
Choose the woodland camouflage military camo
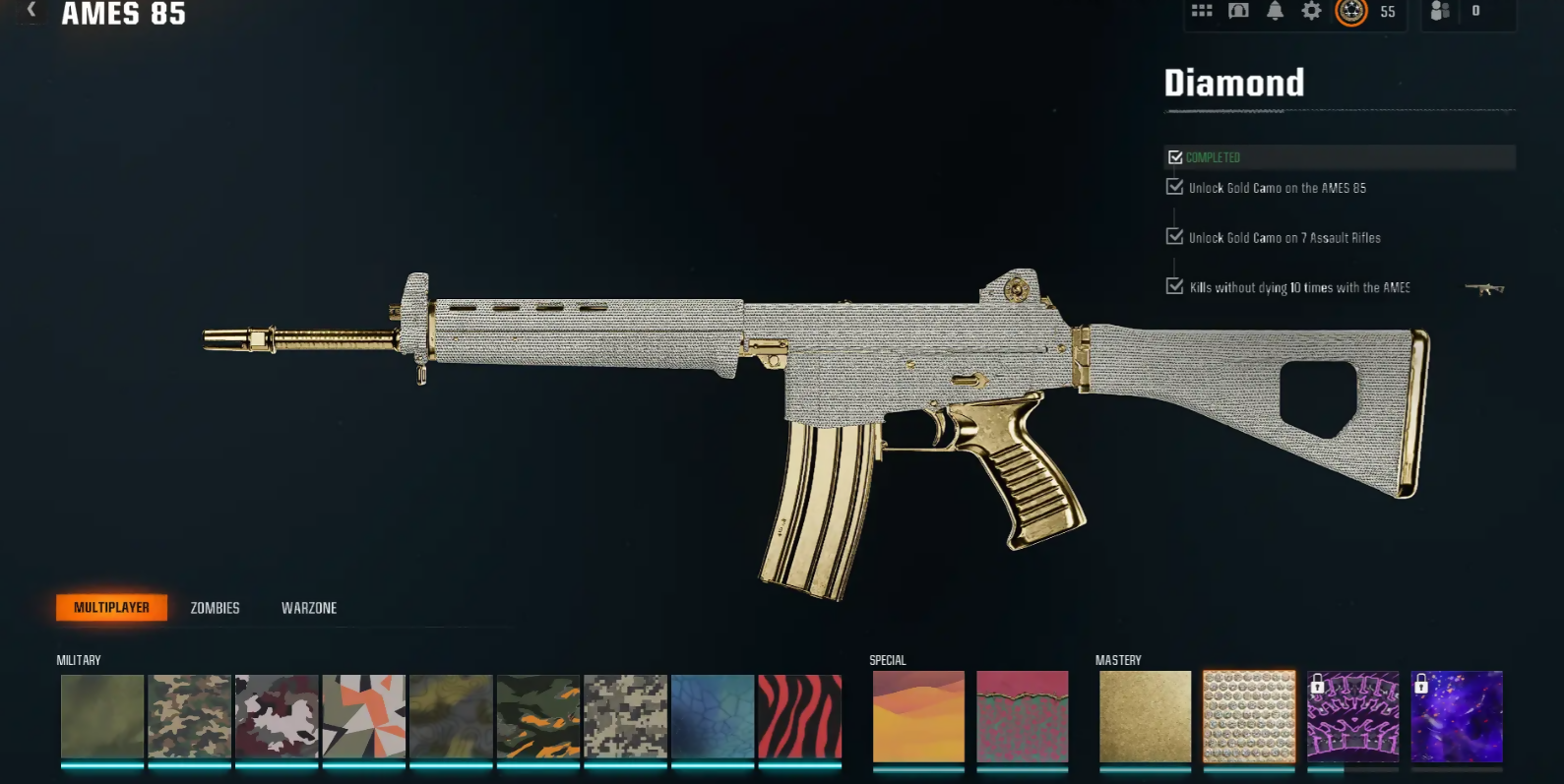[x=190, y=716]
